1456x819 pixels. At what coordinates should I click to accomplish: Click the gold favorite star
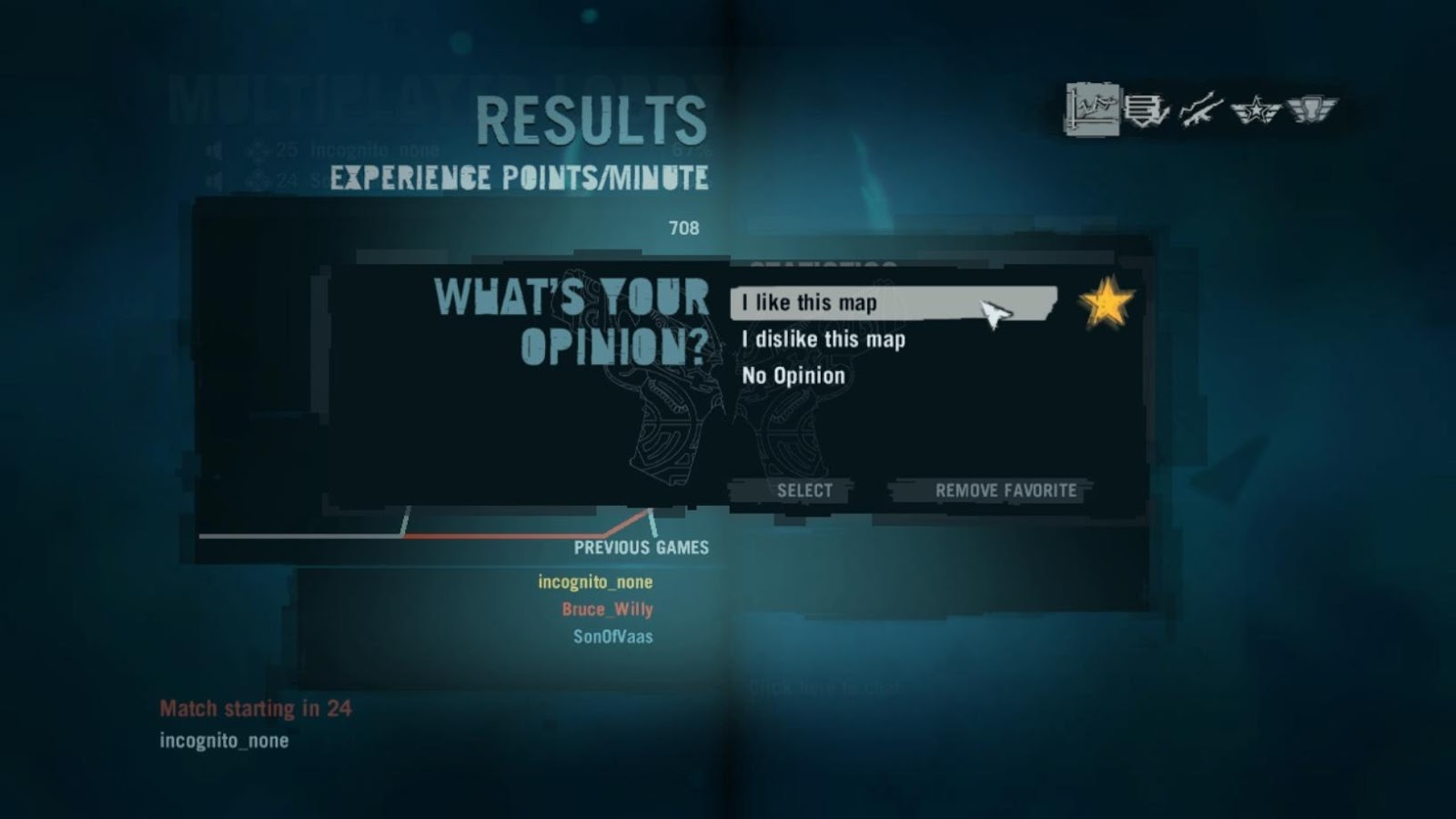(x=1104, y=304)
